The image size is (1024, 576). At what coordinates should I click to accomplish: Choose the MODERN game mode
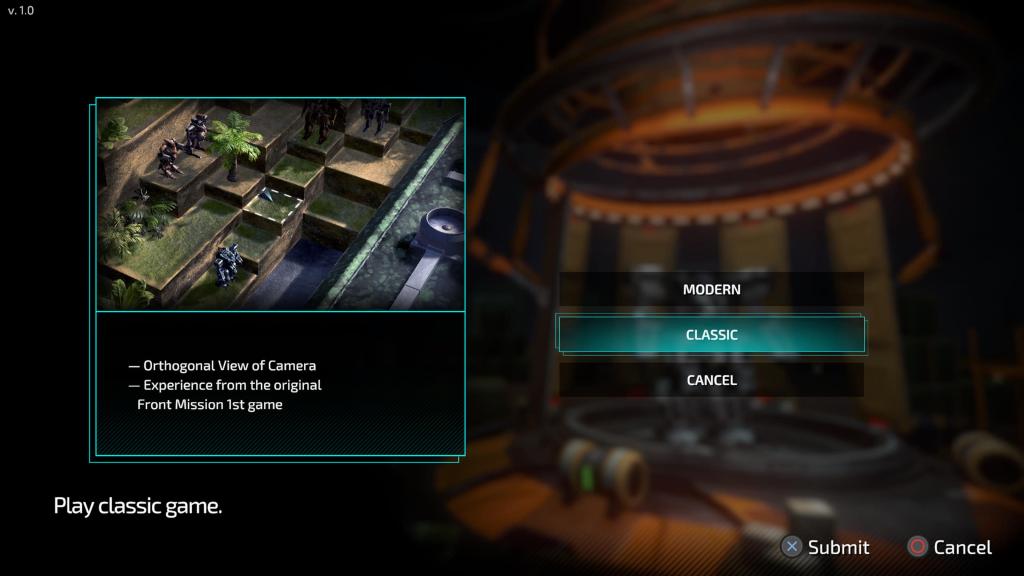711,290
